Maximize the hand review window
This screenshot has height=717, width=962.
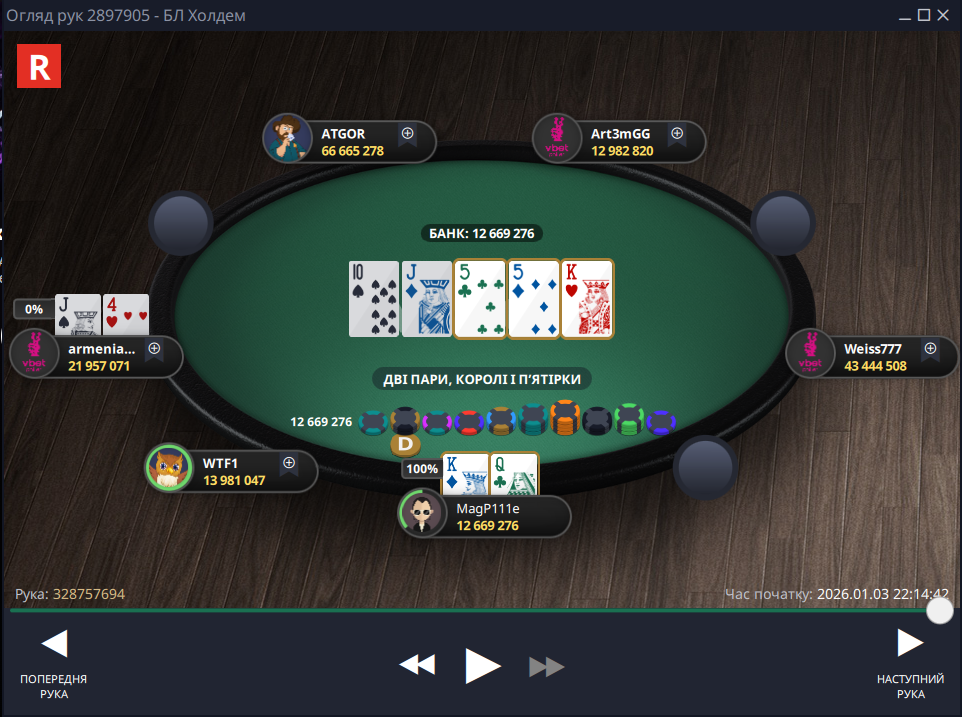point(924,15)
